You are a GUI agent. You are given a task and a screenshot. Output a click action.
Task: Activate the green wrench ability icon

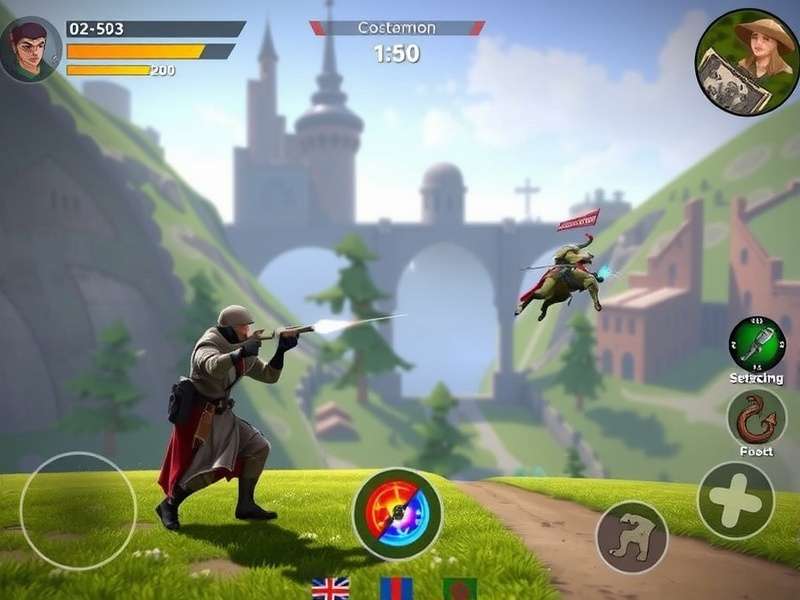756,344
